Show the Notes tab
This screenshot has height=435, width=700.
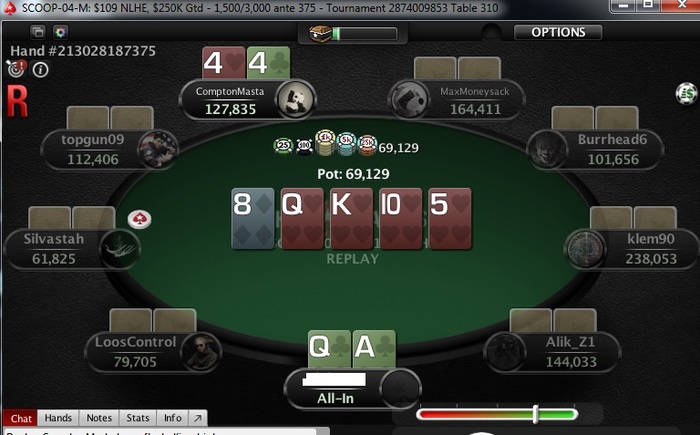click(99, 418)
